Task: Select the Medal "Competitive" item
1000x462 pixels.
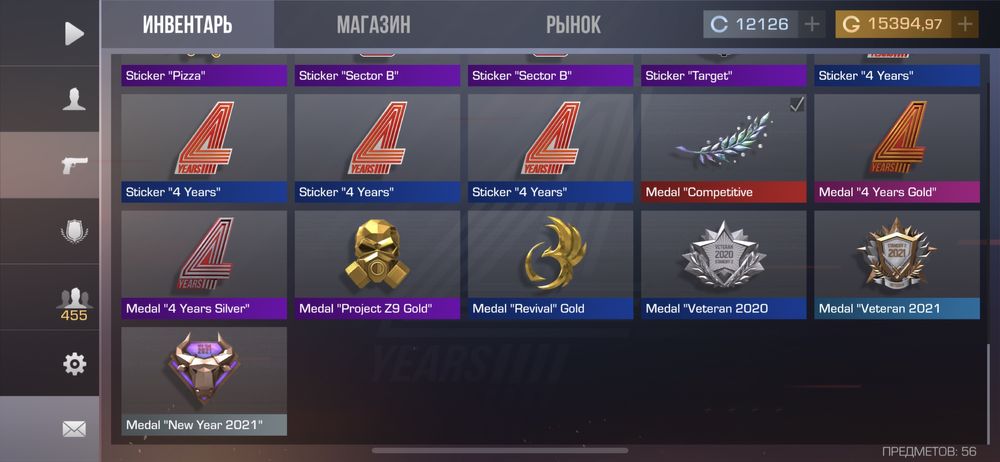Action: pos(723,148)
